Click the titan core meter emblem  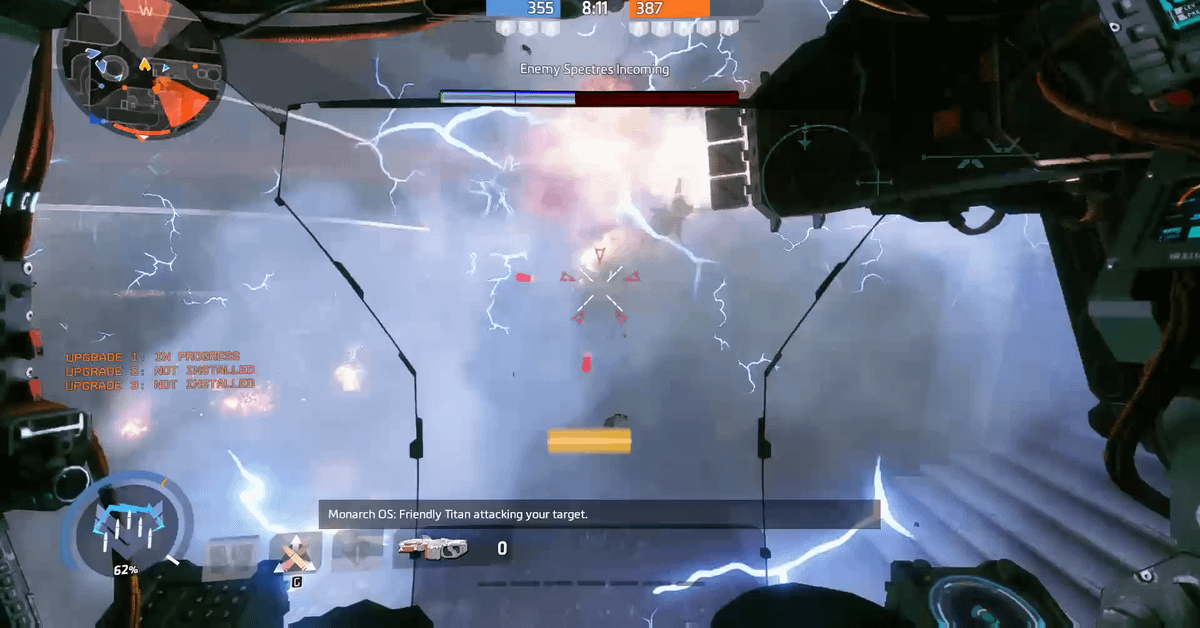(x=127, y=524)
